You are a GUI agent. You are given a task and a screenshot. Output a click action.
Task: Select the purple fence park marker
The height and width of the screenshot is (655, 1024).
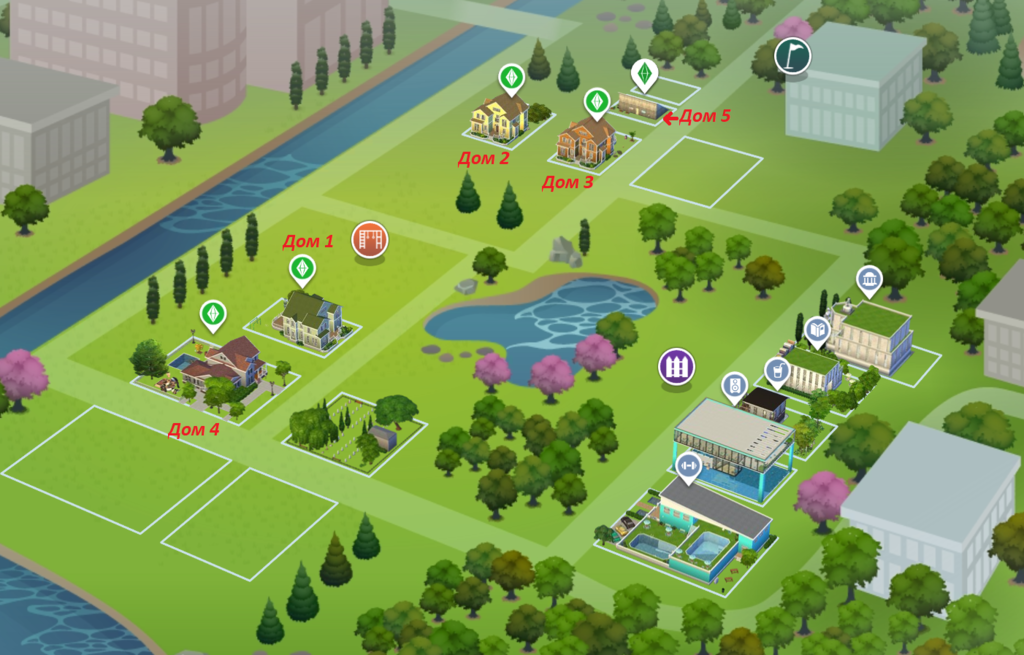point(677,365)
